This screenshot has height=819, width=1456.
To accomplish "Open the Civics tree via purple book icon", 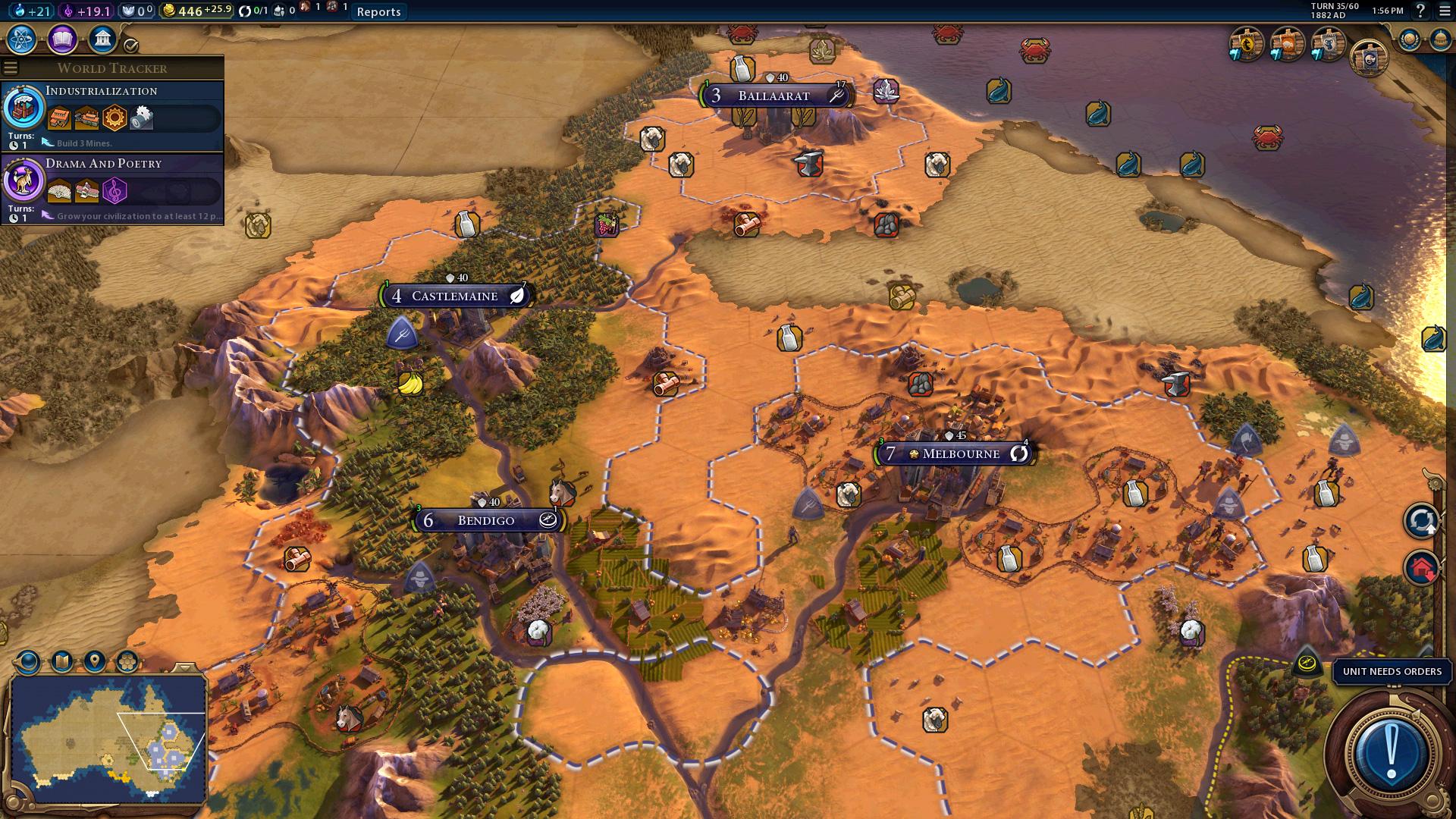I will 61,39.
